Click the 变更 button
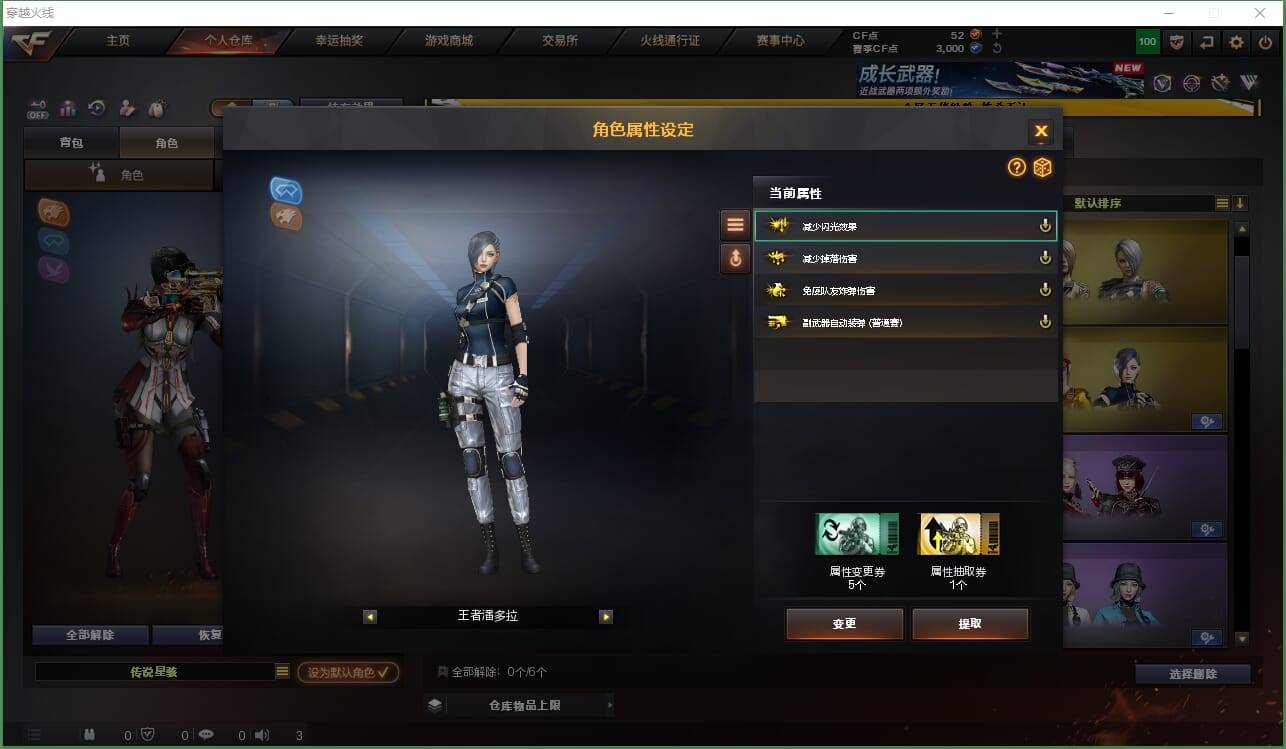Viewport: 1286px width, 749px height. (x=844, y=623)
